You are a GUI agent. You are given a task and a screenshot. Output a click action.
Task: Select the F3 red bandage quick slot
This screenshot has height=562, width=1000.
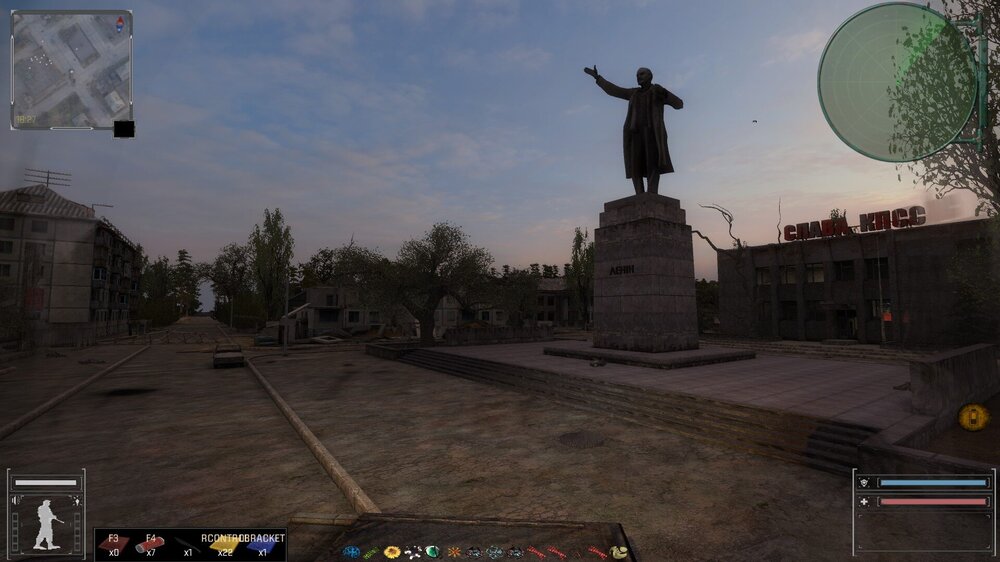click(113, 544)
